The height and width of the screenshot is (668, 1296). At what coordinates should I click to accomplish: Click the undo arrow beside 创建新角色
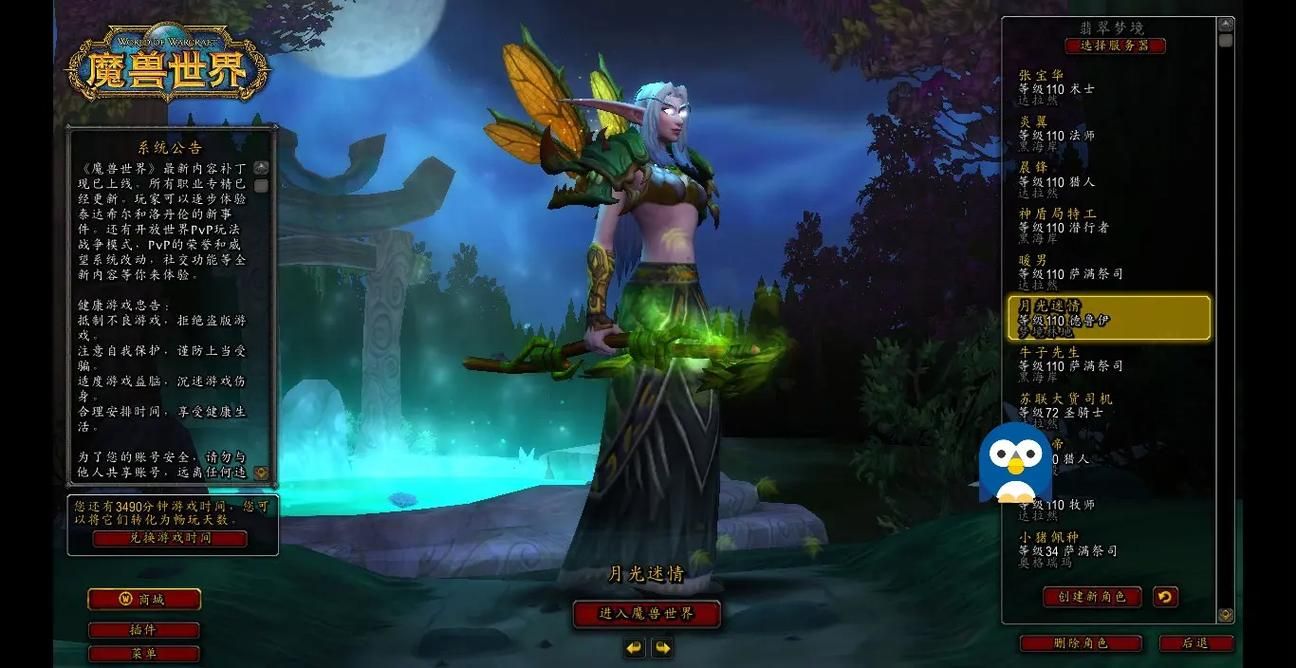1165,597
